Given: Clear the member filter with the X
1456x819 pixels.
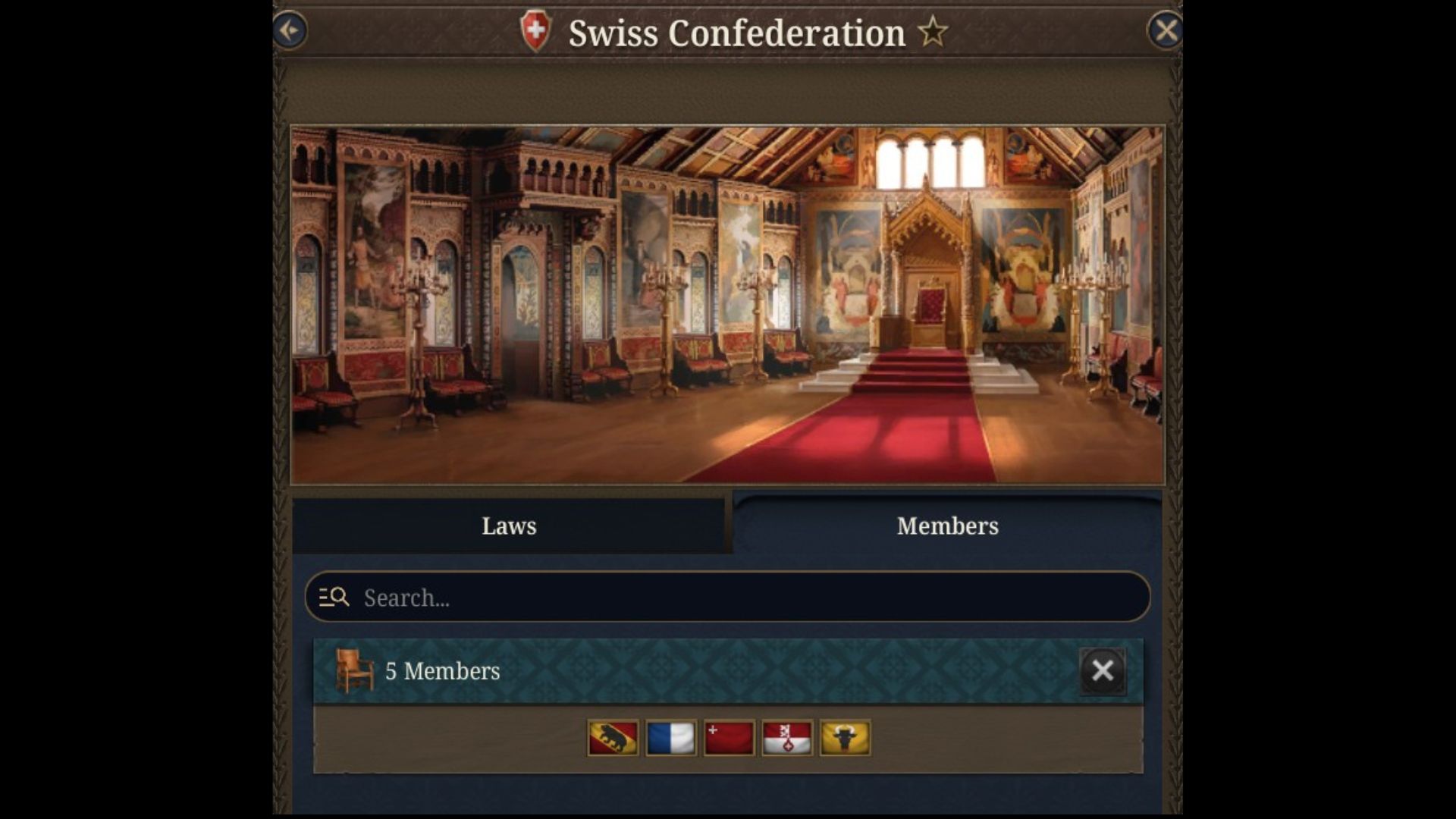Looking at the screenshot, I should point(1103,670).
